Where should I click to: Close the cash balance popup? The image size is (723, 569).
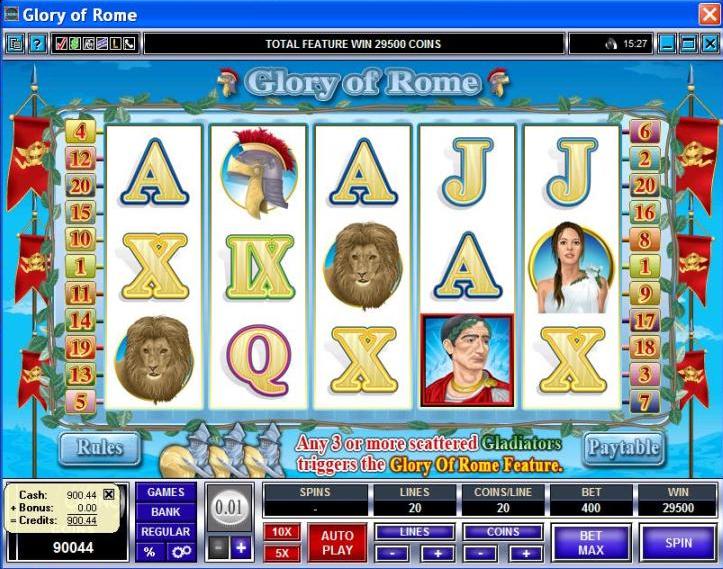coord(109,494)
